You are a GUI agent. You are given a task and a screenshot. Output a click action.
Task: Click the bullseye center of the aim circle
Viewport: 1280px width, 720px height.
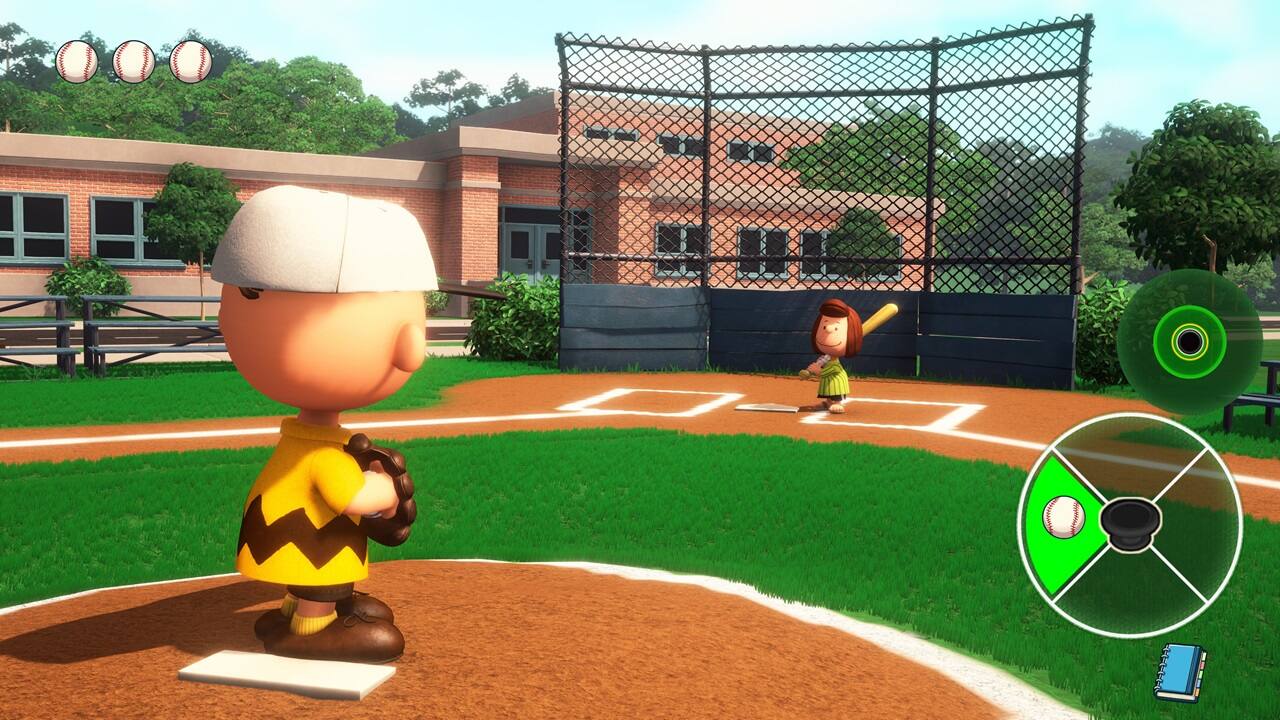1190,341
